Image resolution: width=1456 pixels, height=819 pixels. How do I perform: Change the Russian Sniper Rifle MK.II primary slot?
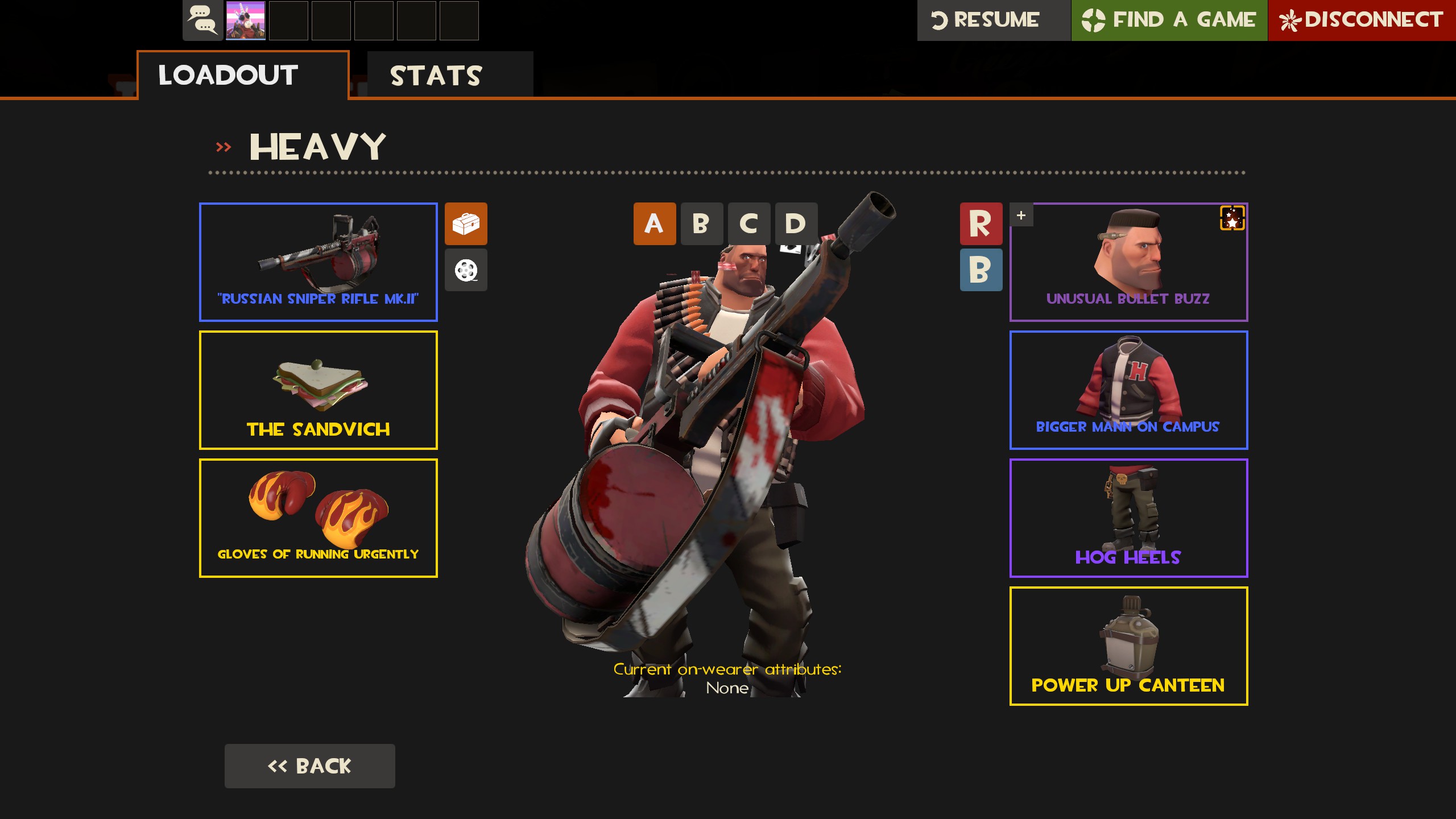tap(318, 262)
